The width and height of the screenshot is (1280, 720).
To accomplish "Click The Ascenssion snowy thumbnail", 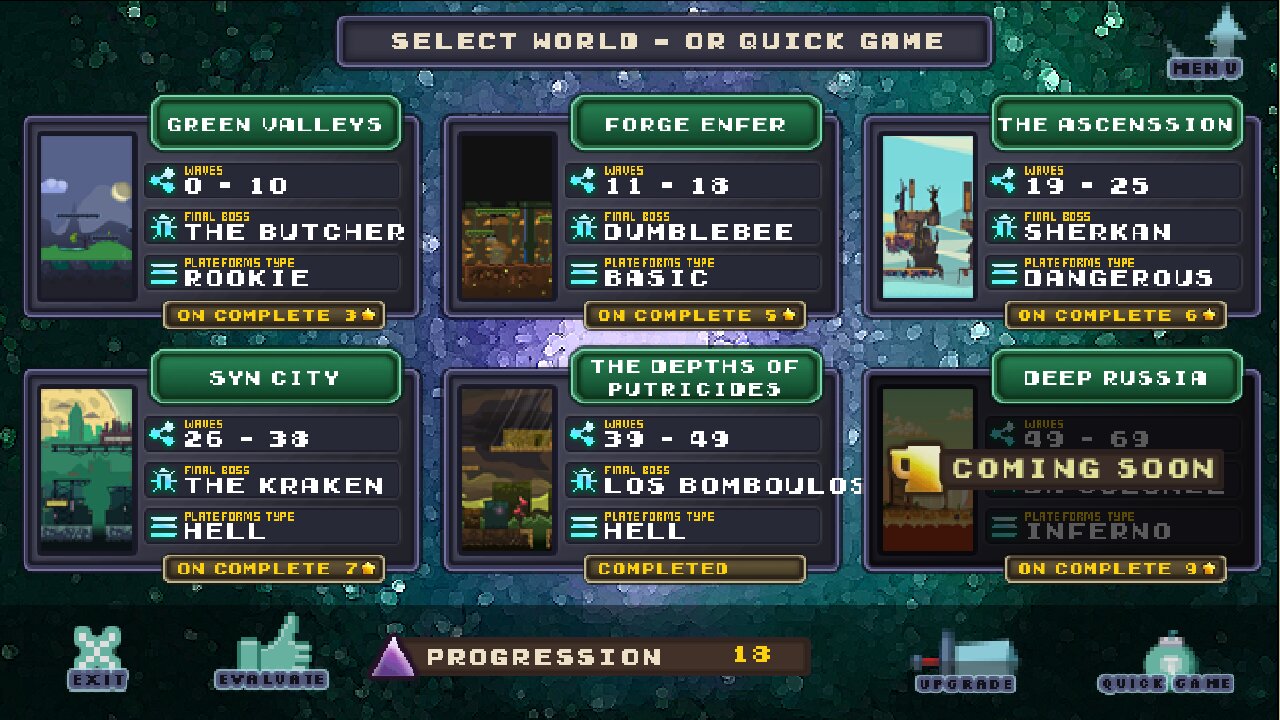I will 927,216.
